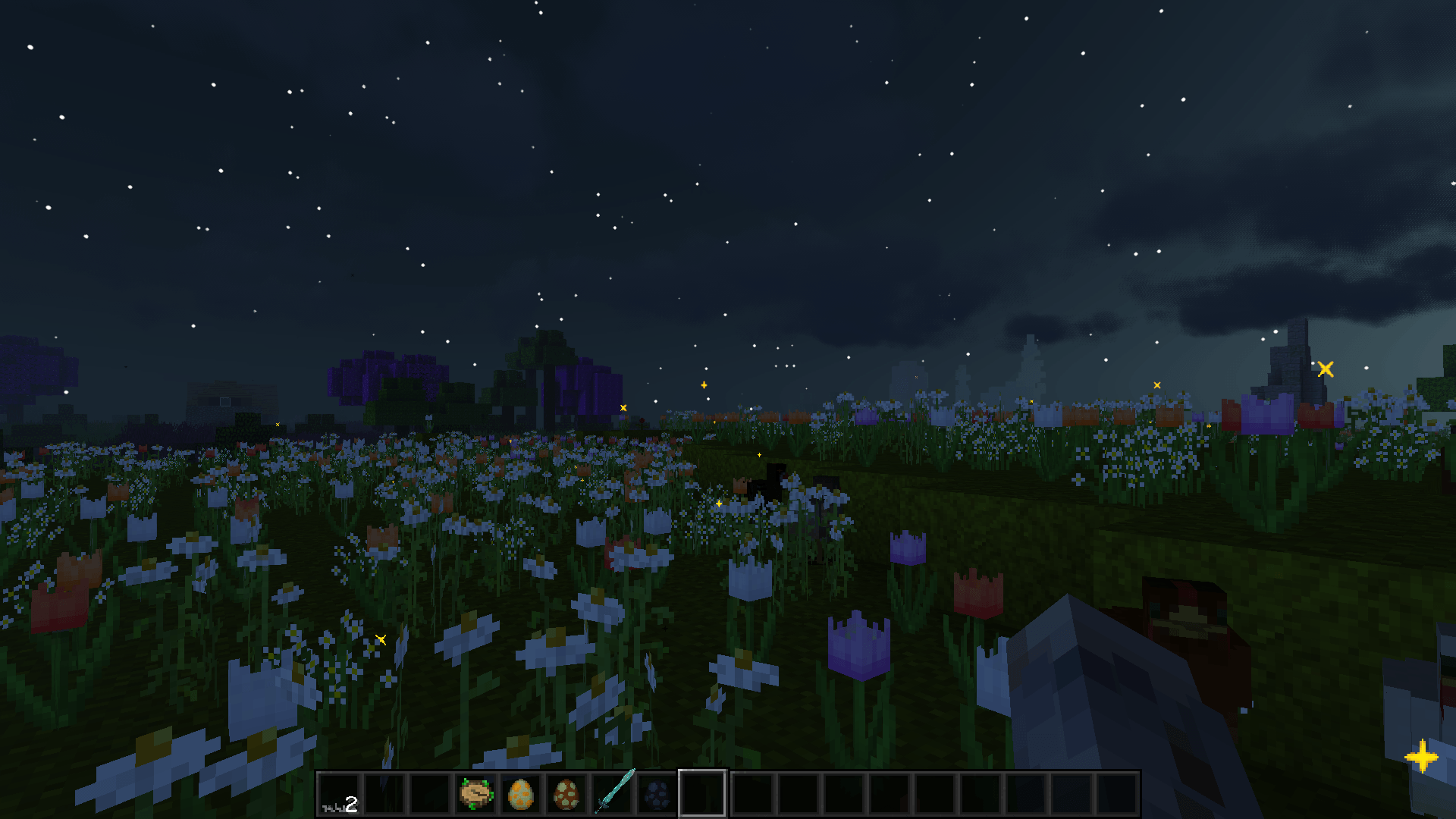Viewport: 1456px width, 819px height.
Task: Select the stack of two items in the leftmost hotbar slot
Action: click(x=340, y=793)
